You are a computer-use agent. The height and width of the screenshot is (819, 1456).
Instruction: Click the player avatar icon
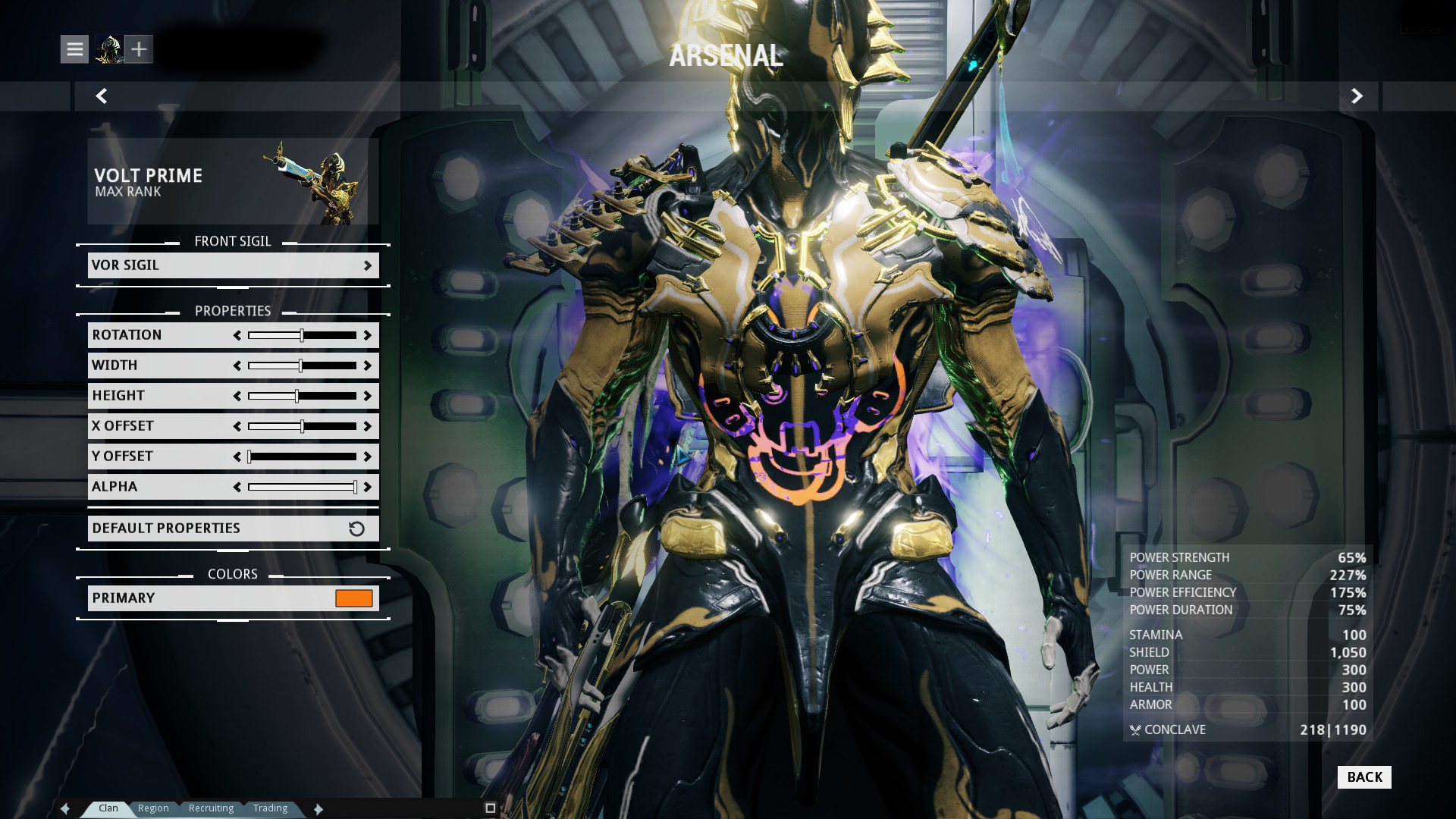[108, 49]
